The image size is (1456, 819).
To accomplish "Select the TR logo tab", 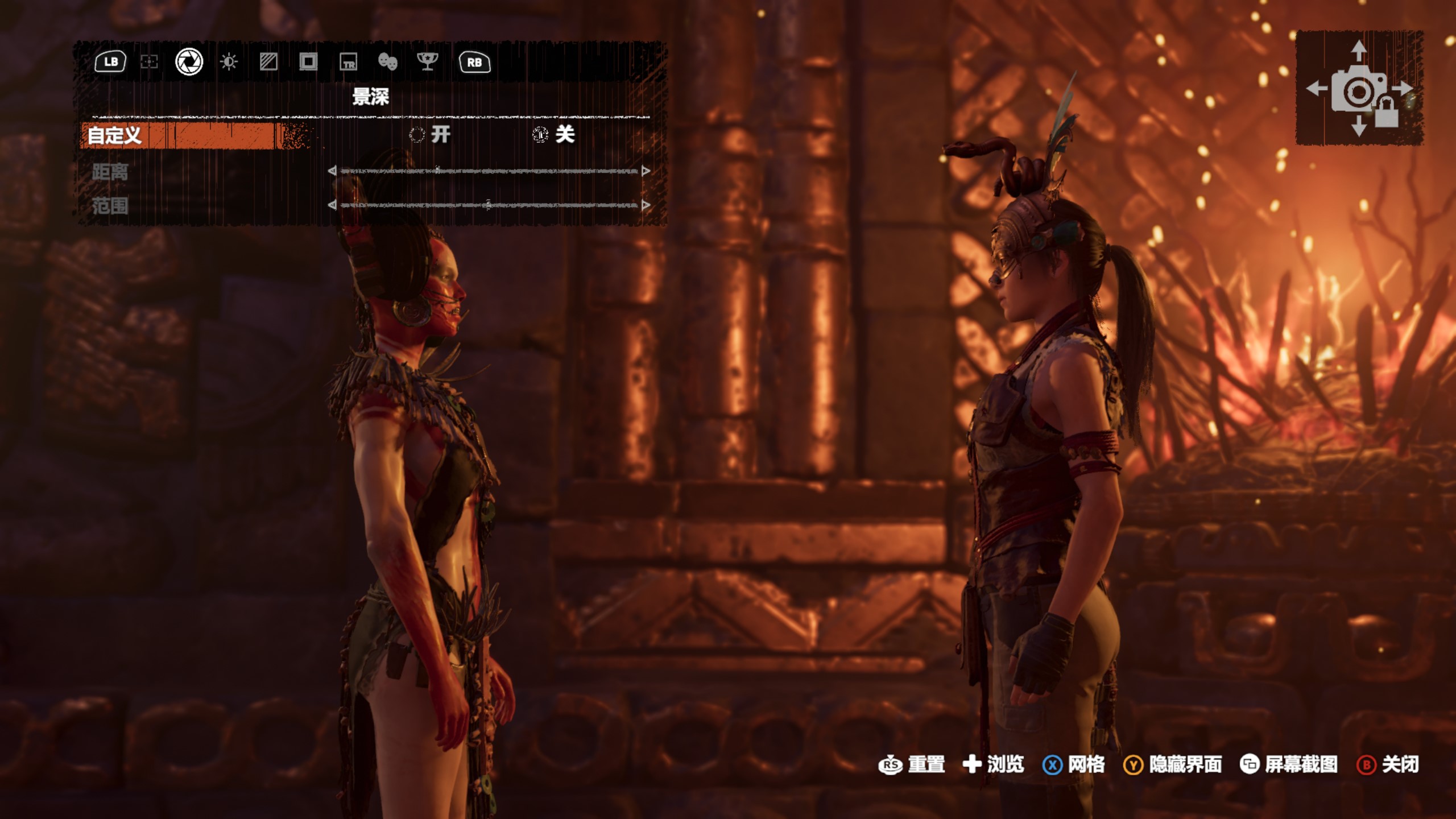I will point(348,61).
